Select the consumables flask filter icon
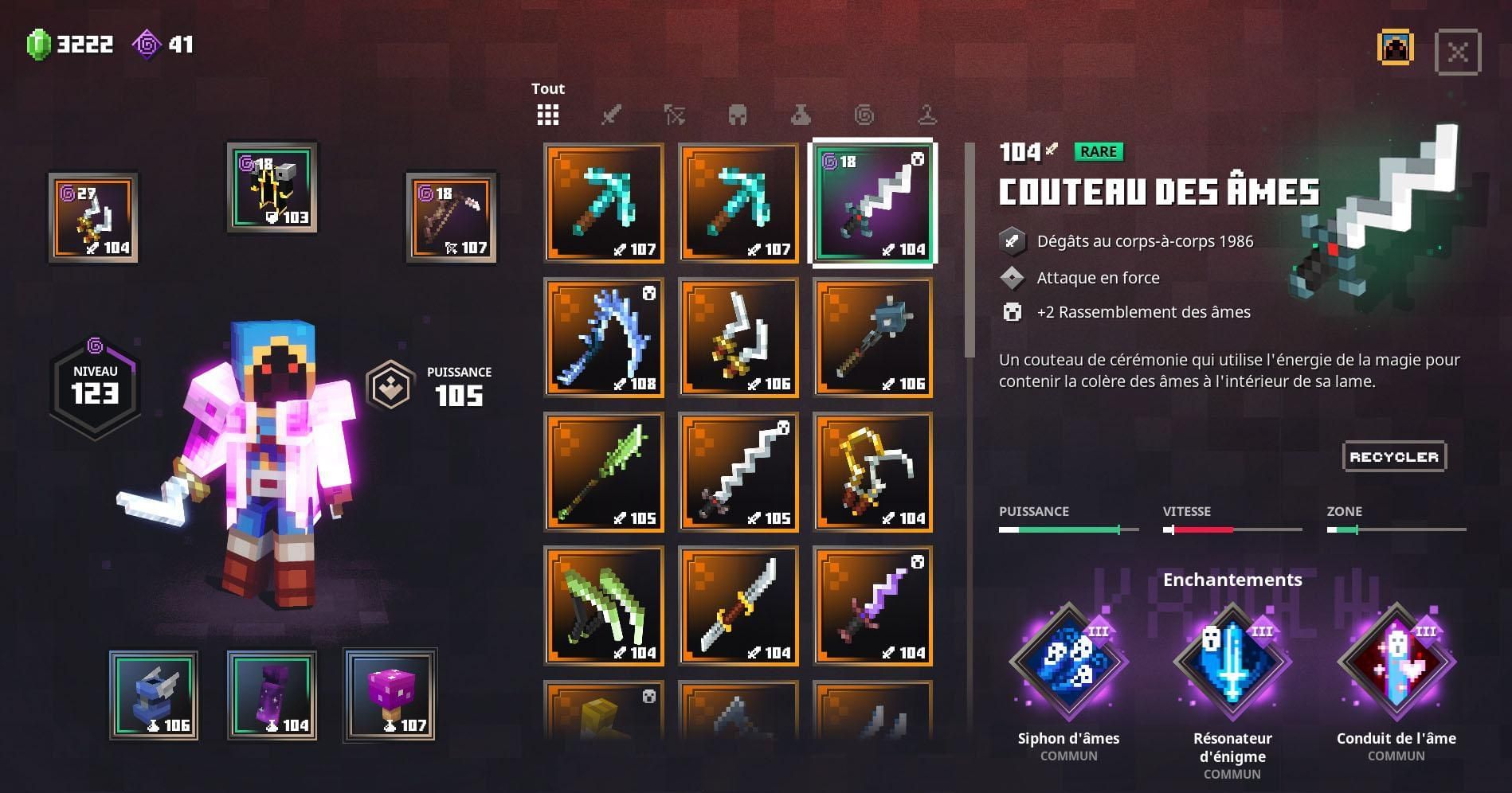Image resolution: width=1512 pixels, height=793 pixels. click(801, 115)
